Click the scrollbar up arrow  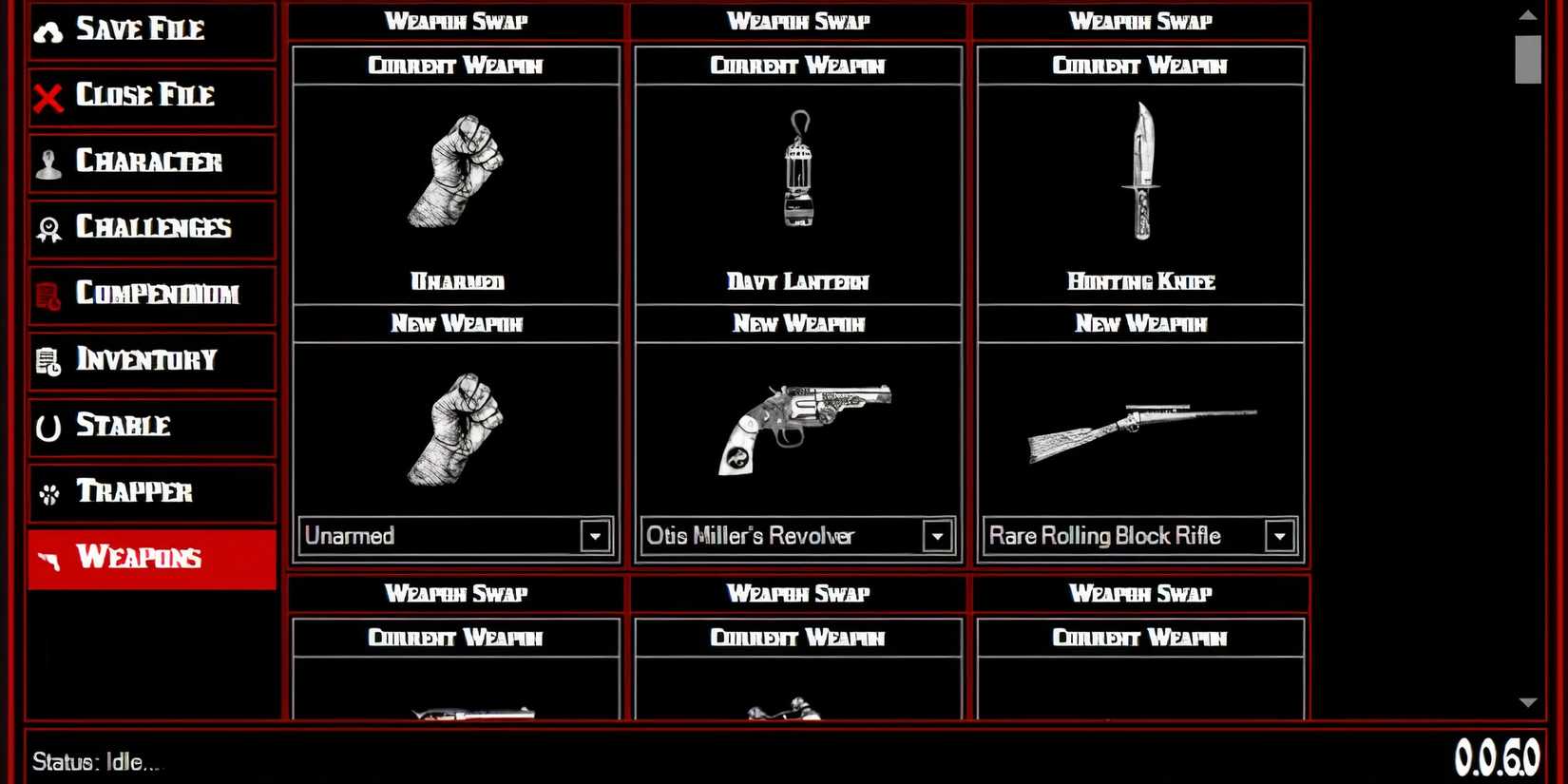(1528, 13)
